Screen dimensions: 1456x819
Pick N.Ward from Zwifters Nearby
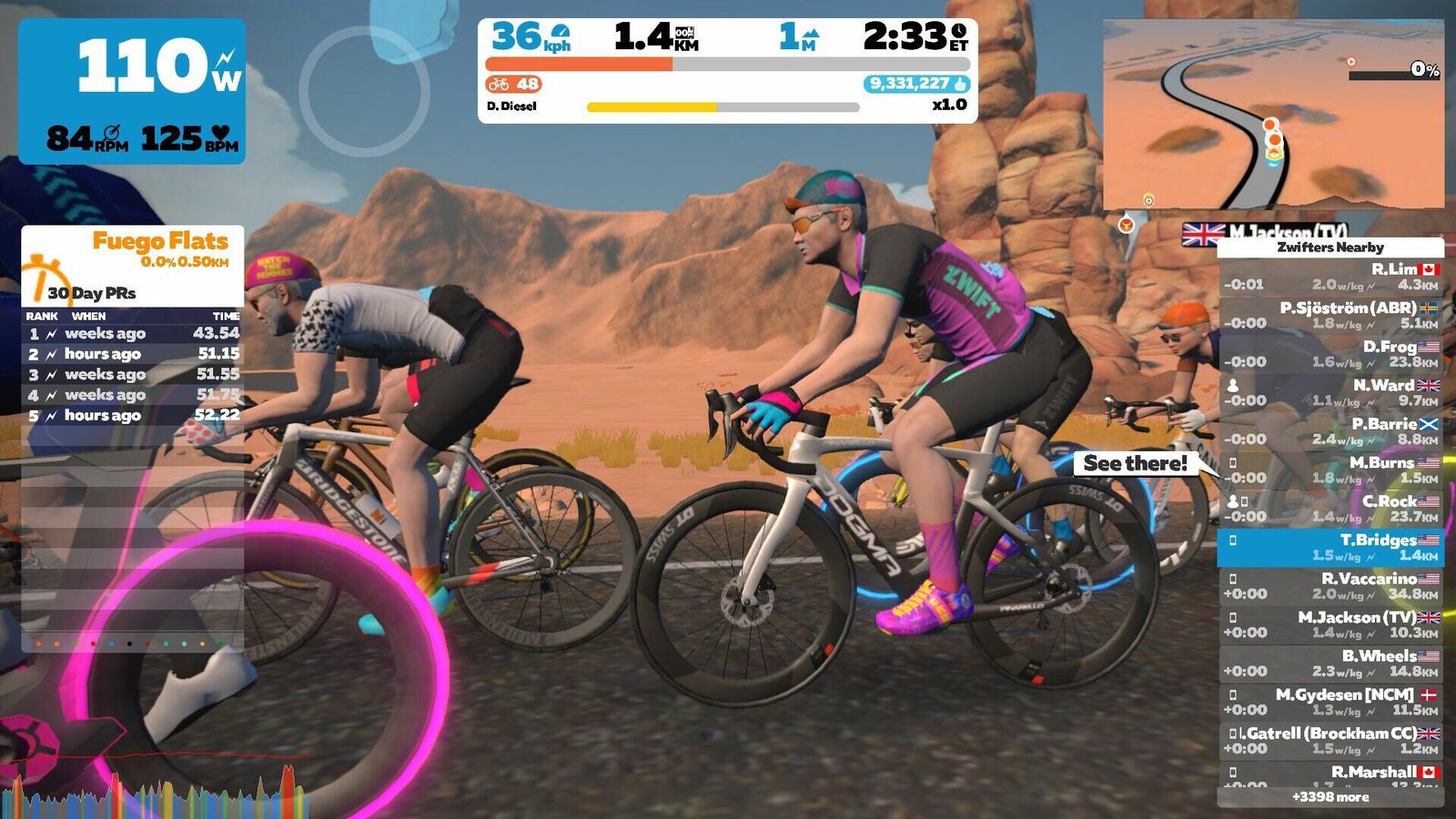pos(1330,392)
